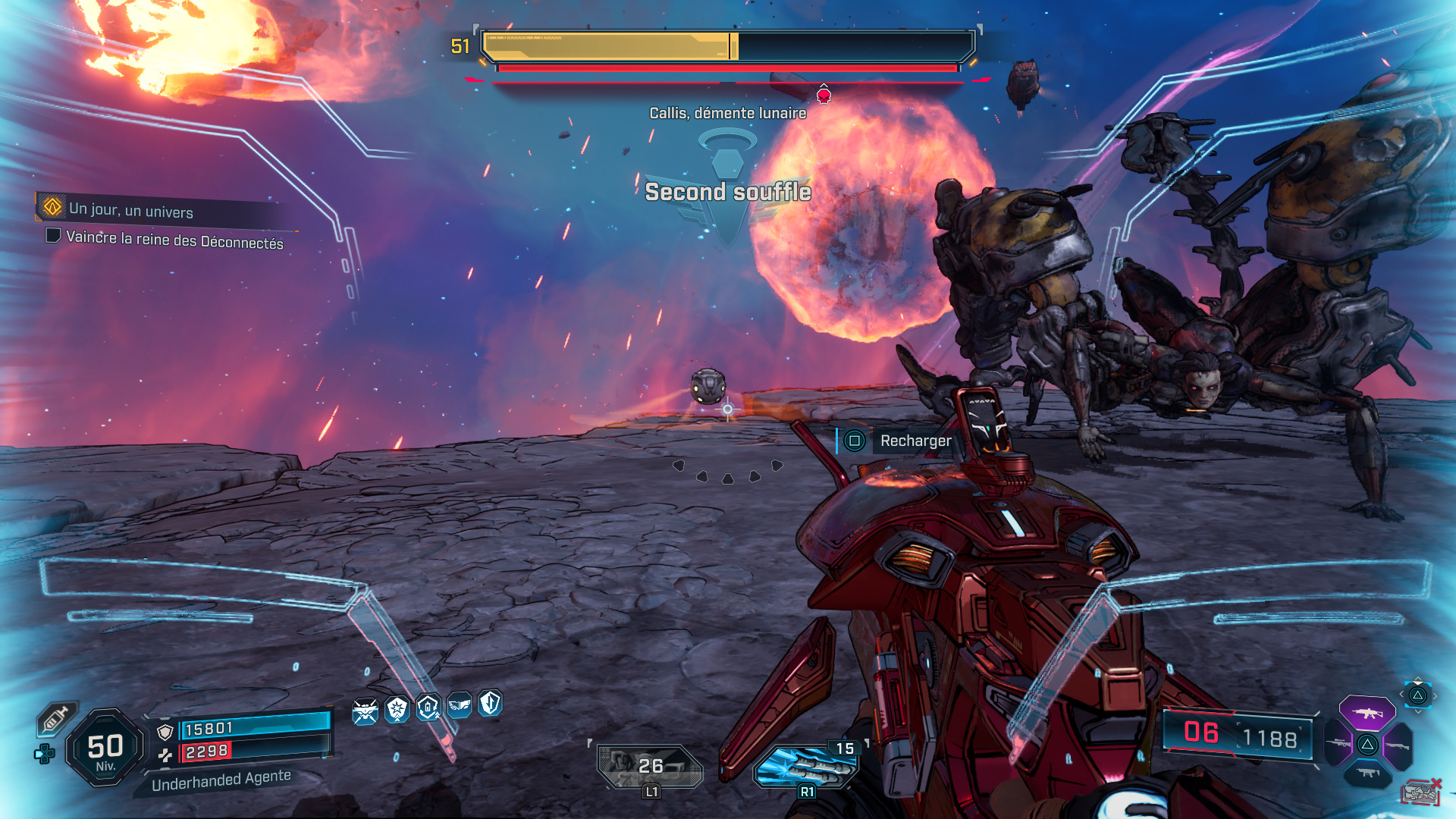This screenshot has width=1456, height=819.
Task: Click the R1 rocket ability slot showing 15
Action: click(x=806, y=766)
